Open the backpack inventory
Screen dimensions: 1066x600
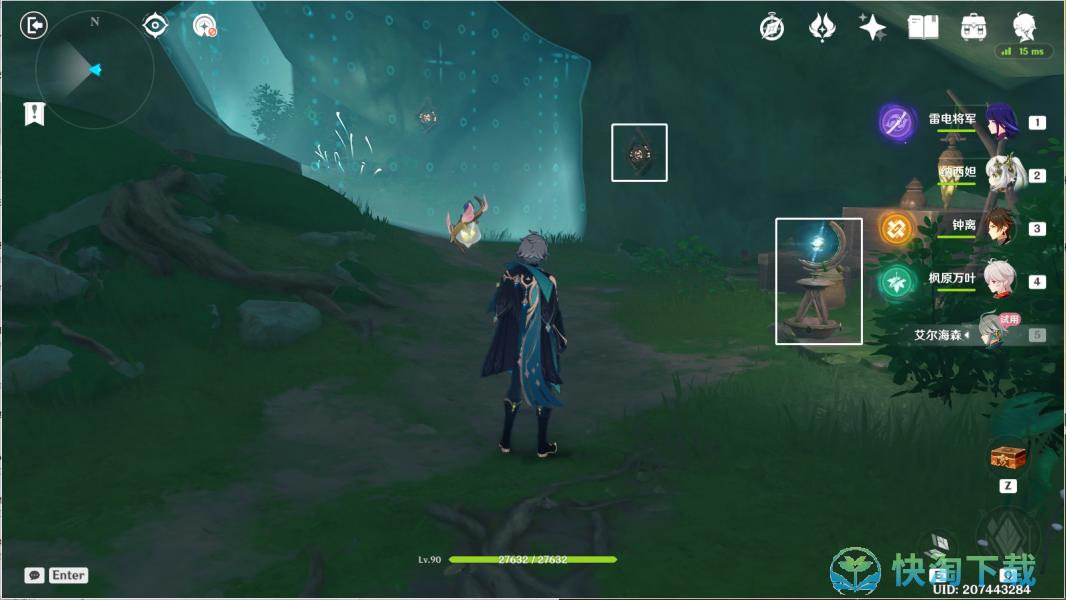click(x=972, y=27)
